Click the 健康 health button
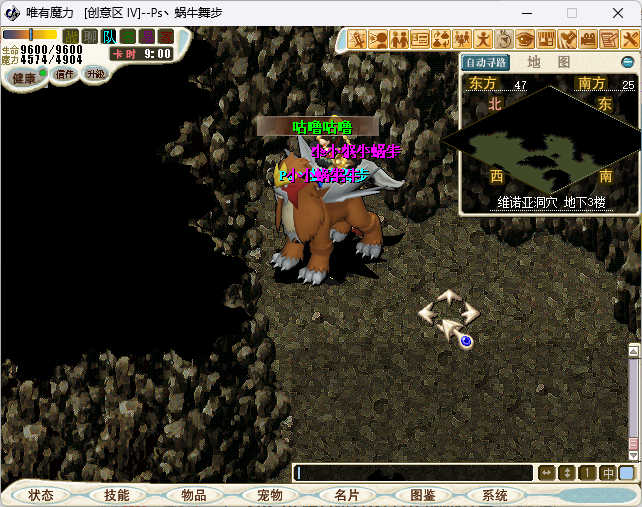This screenshot has height=507, width=642. click(x=23, y=78)
